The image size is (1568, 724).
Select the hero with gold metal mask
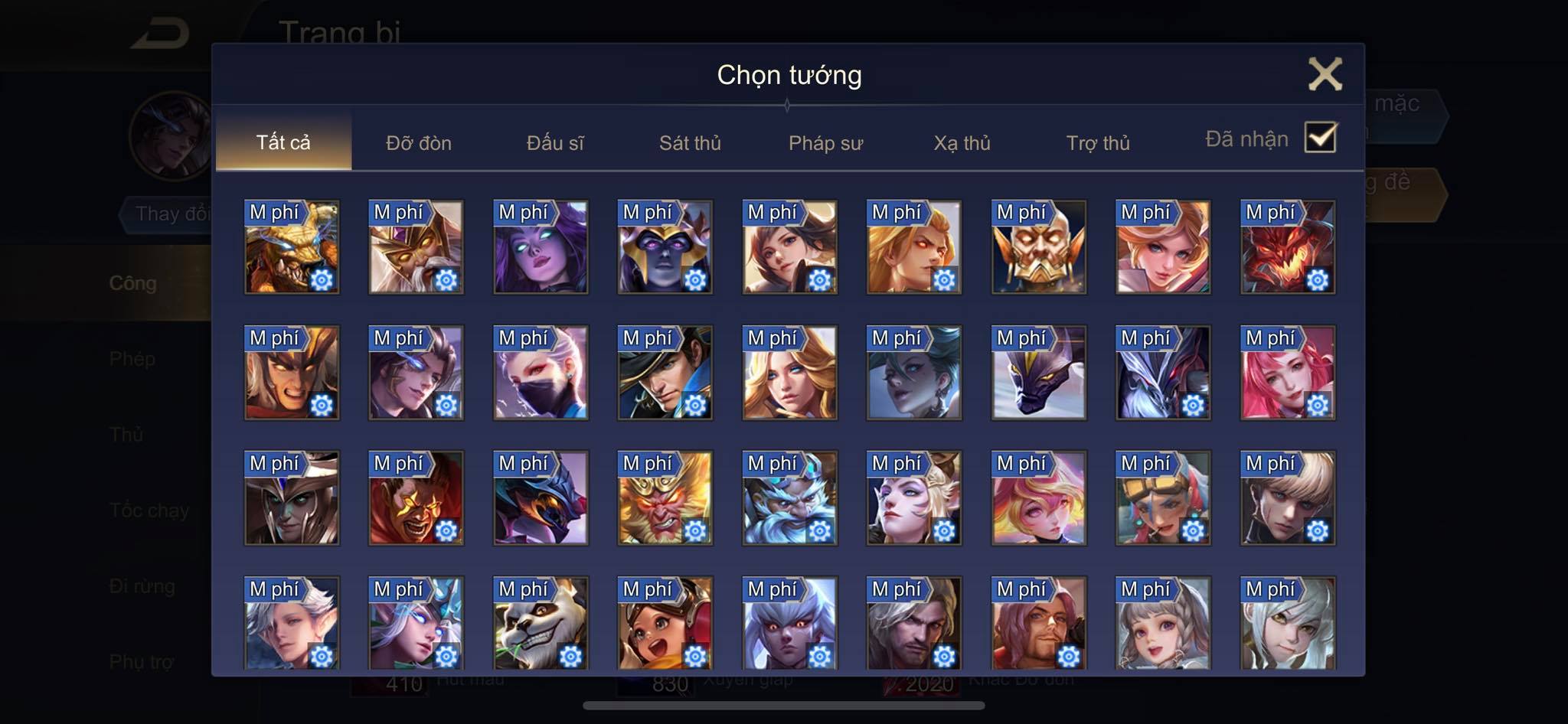click(1038, 247)
